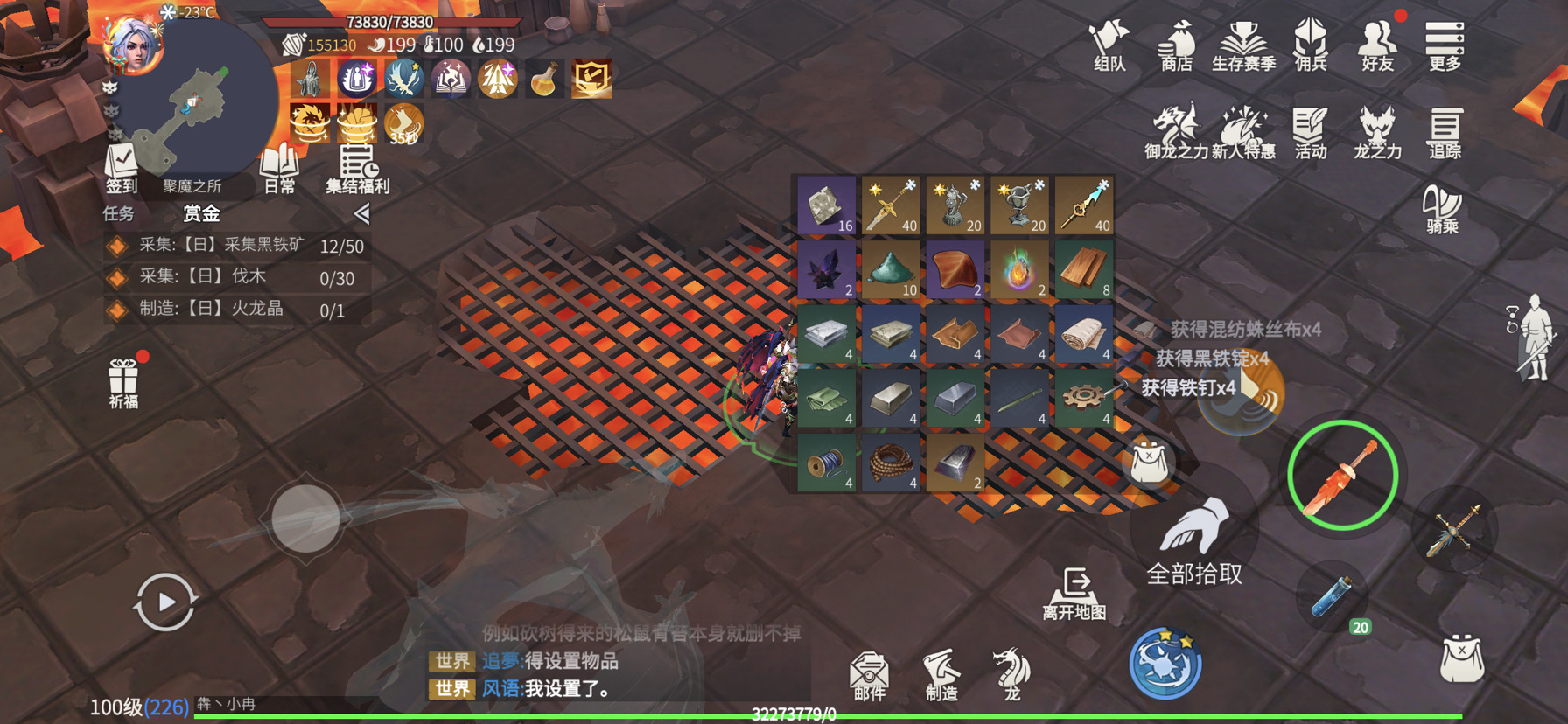Open the 商店 shop

pos(1176,45)
